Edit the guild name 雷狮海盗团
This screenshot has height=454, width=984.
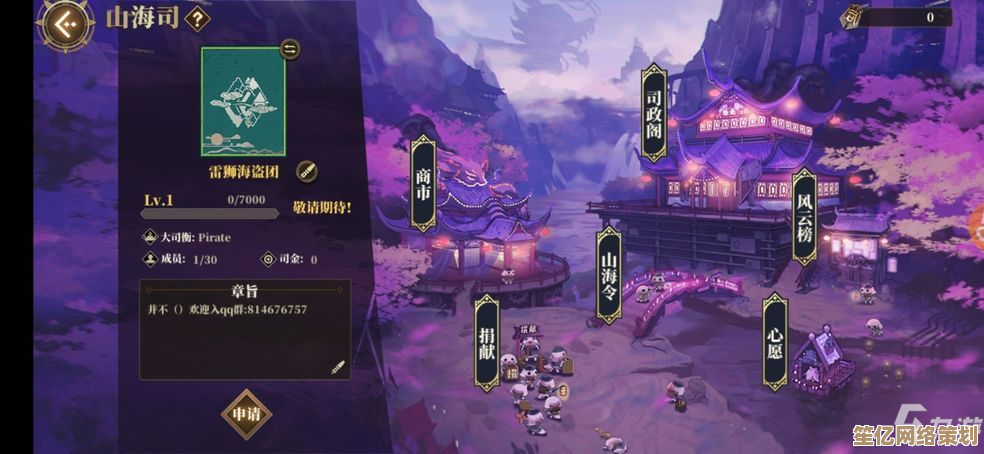[307, 170]
